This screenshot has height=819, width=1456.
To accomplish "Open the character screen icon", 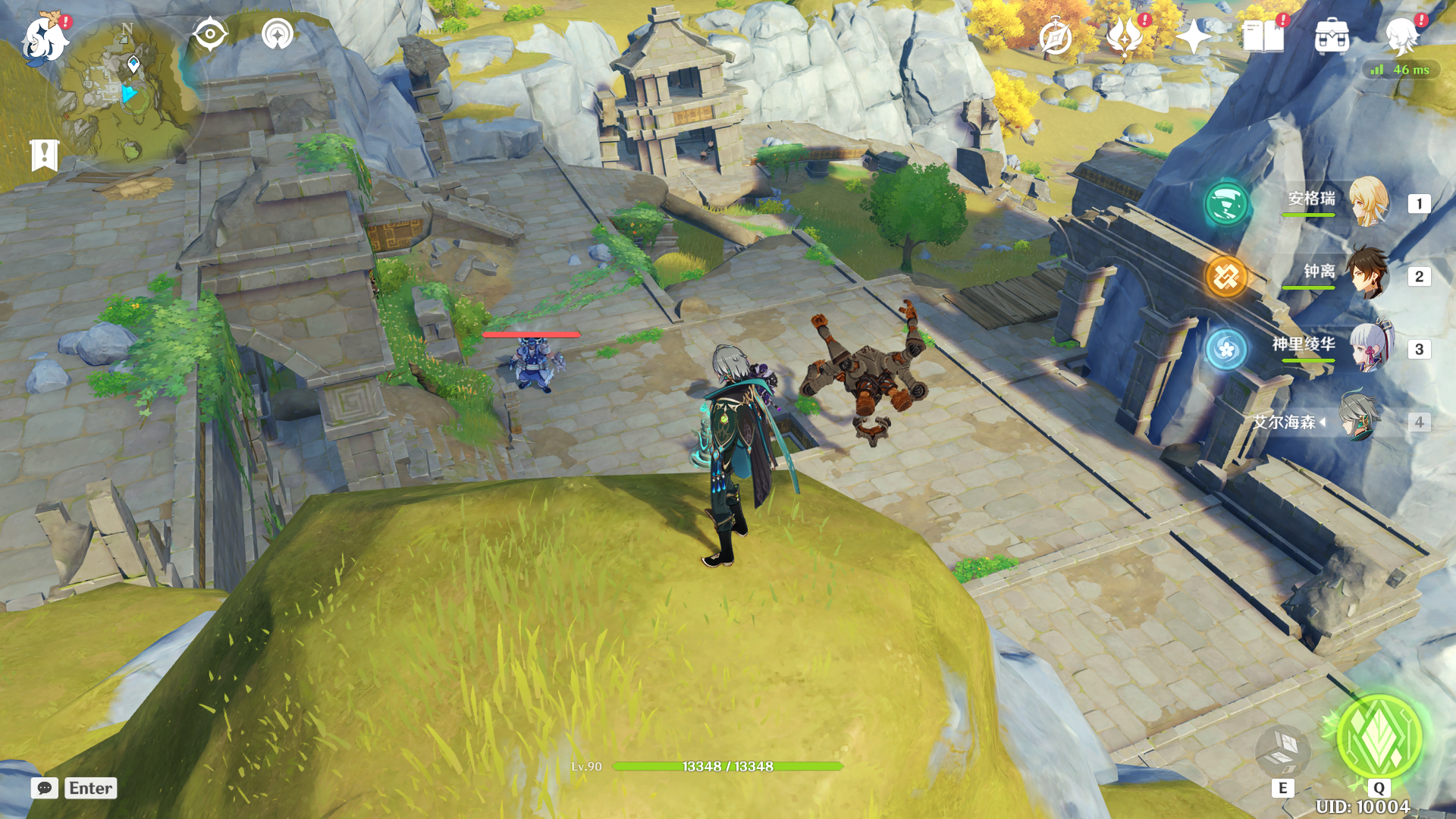I will coord(1401,36).
